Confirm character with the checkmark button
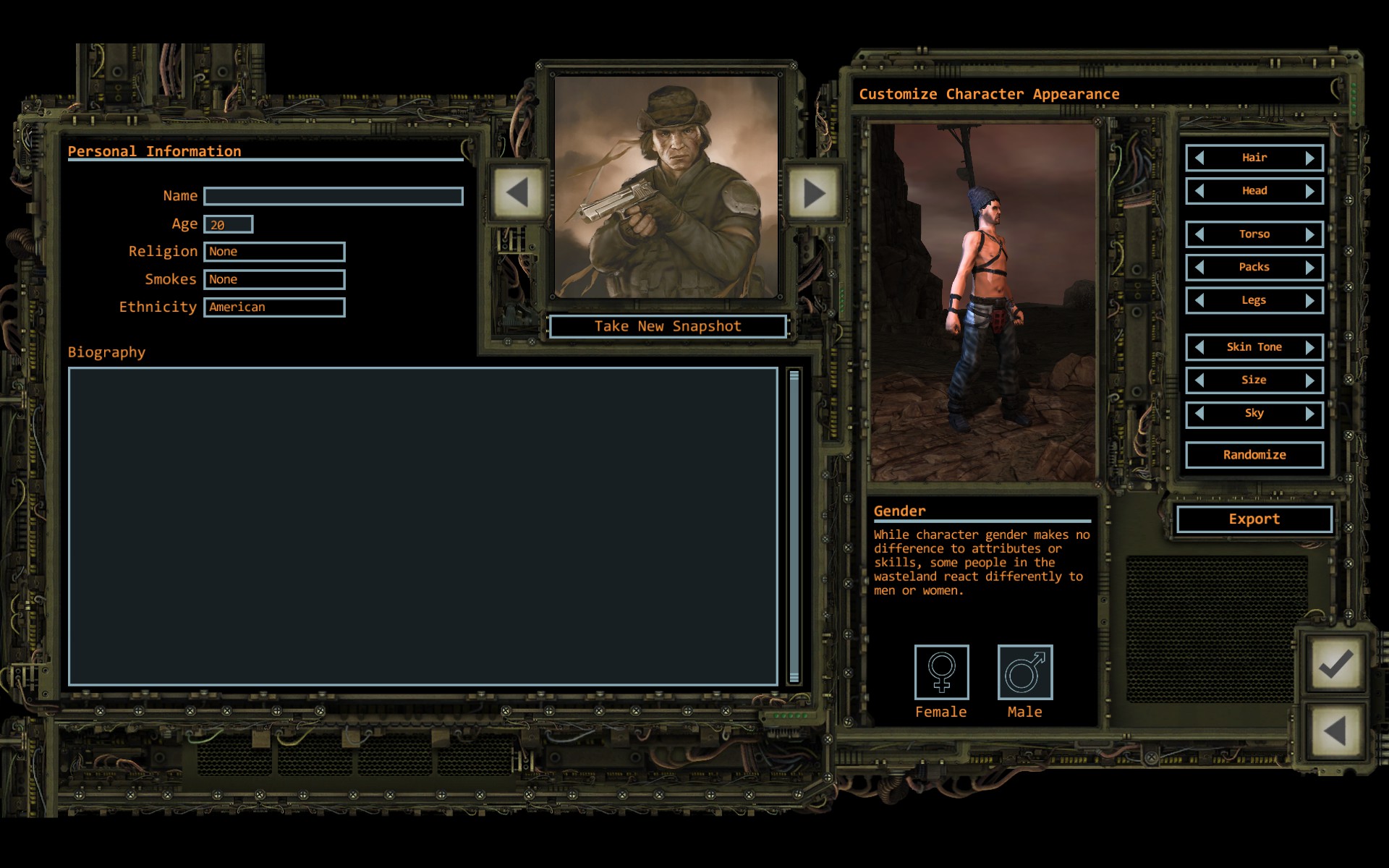The width and height of the screenshot is (1389, 868). coord(1335,664)
